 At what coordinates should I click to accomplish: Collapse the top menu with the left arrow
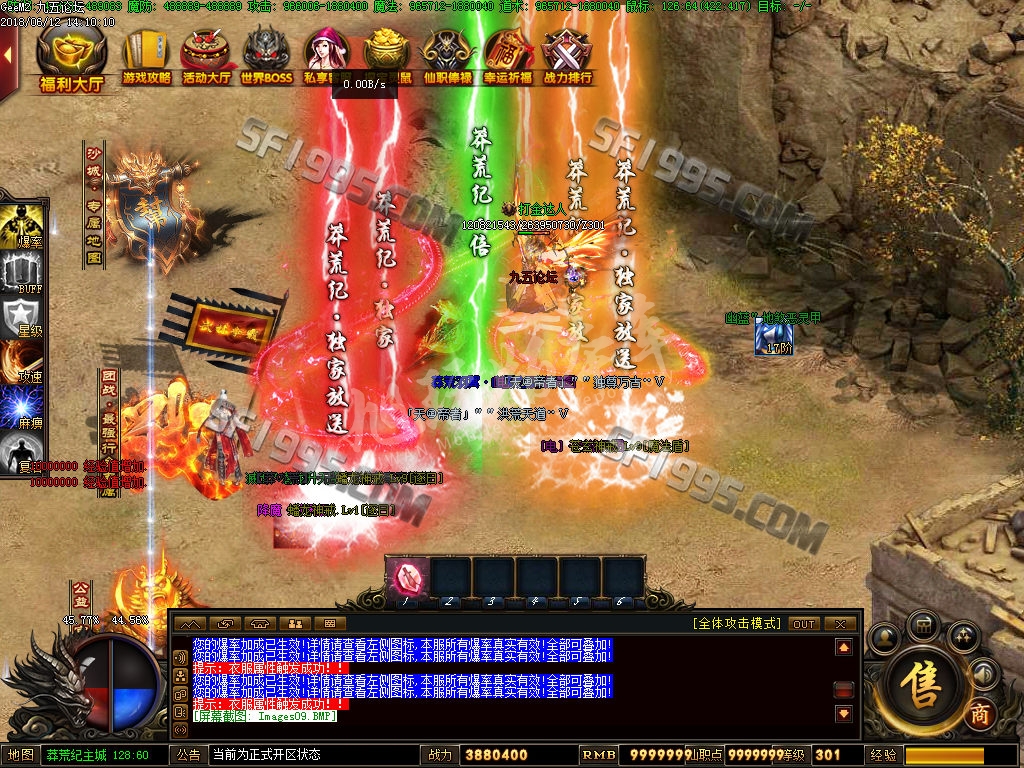coord(8,55)
